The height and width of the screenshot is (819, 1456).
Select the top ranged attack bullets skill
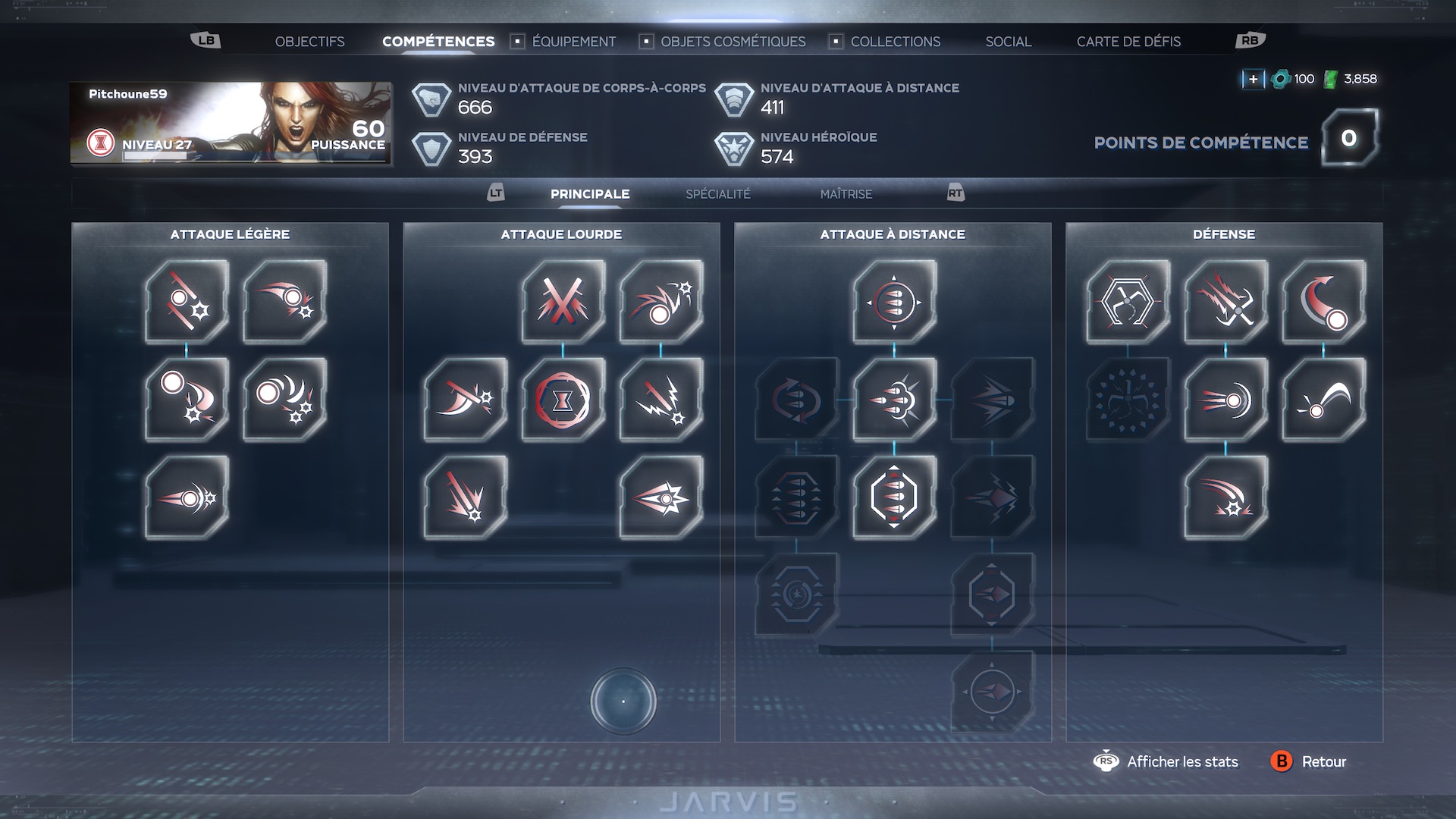click(894, 301)
